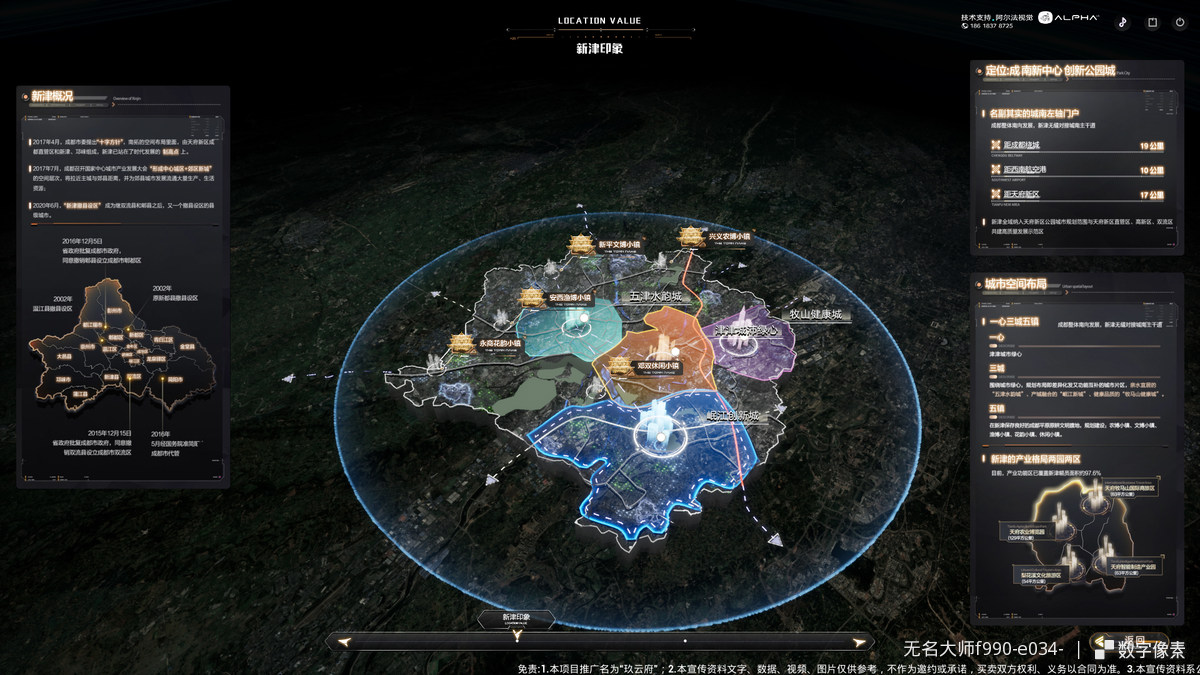Image resolution: width=1200 pixels, height=675 pixels.
Task: Toggle the music note icon
Action: [x=1122, y=22]
